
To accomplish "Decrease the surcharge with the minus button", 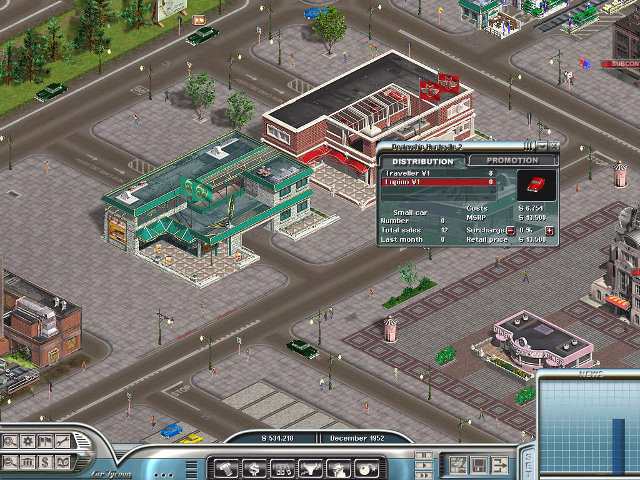I will tap(511, 230).
